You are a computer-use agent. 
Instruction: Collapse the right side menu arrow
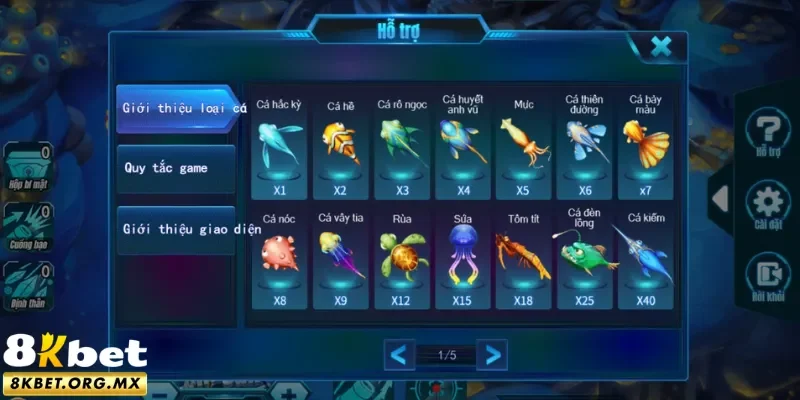719,198
